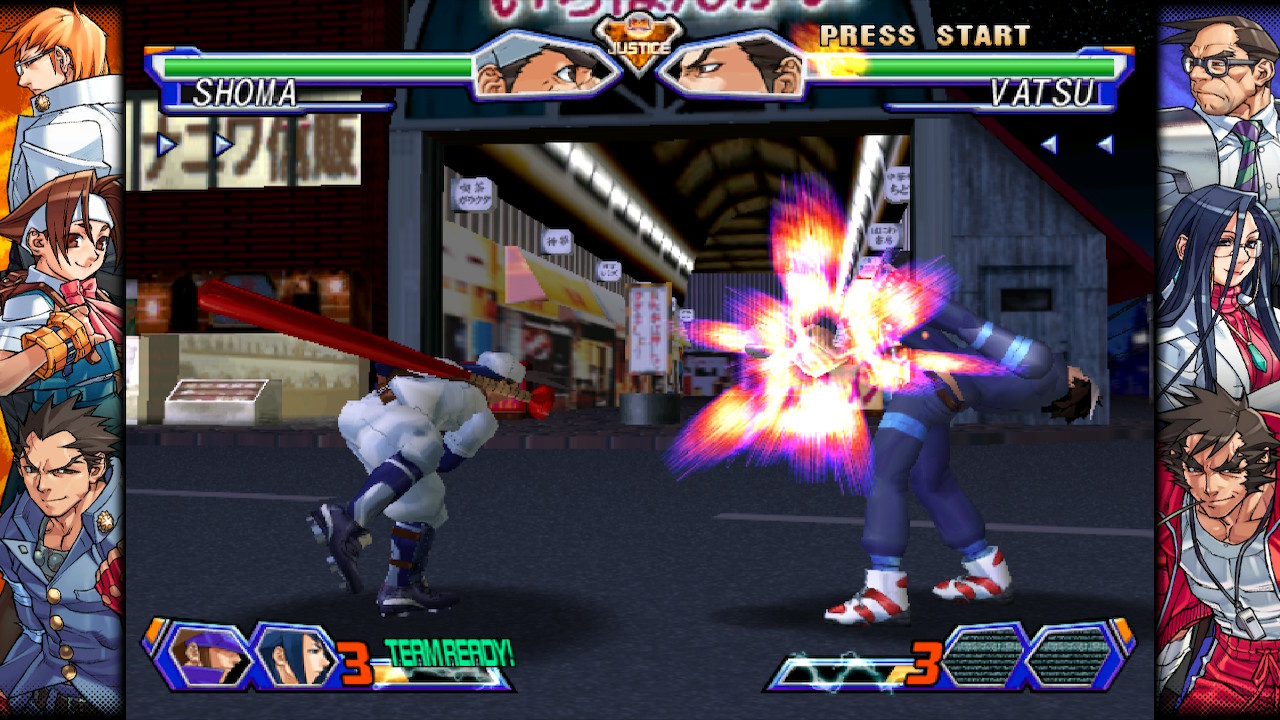1280x720 pixels.
Task: Select the blue-haired teammate icon
Action: coord(297,655)
